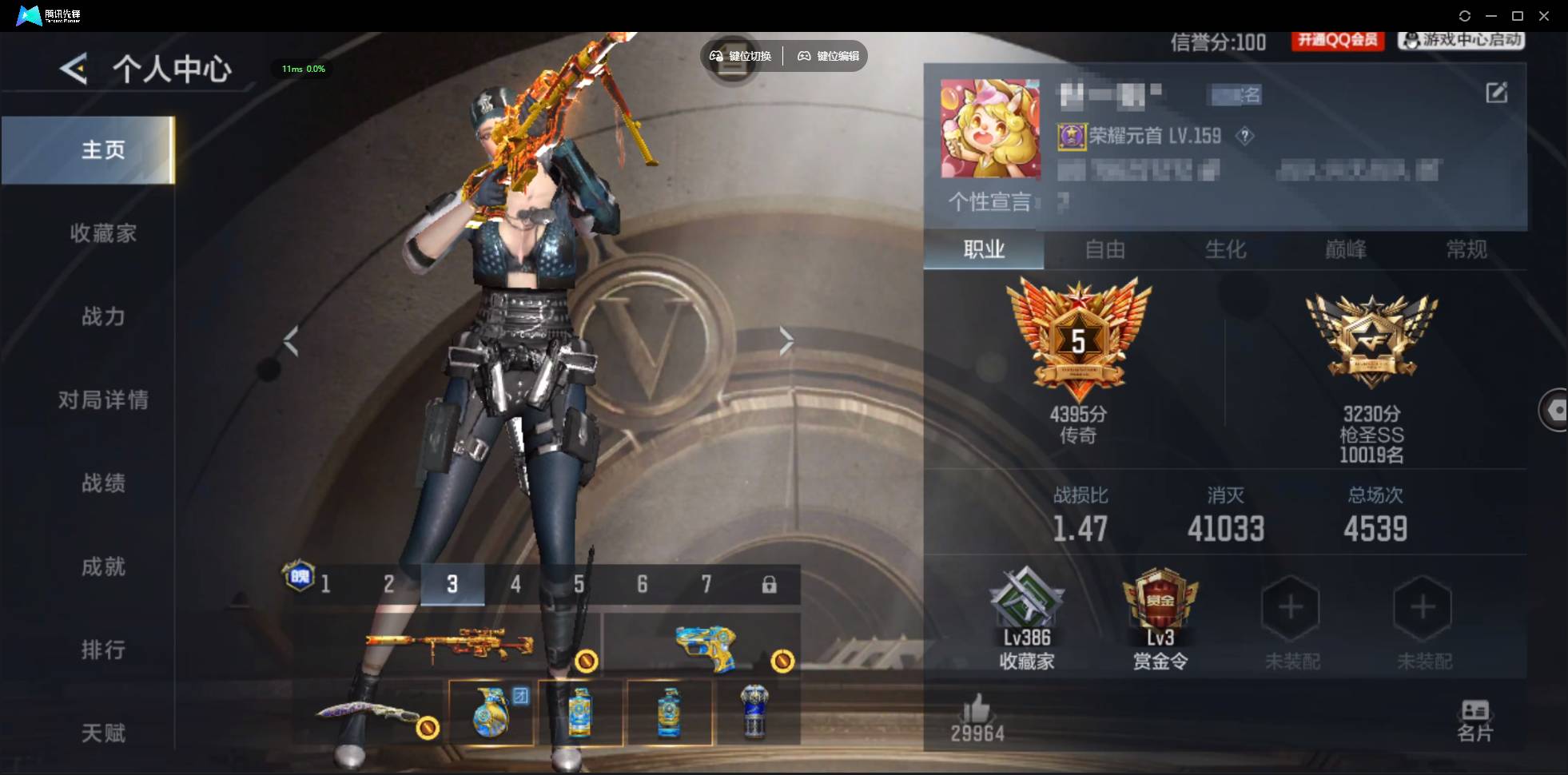Click an empty 未装配 equip slot
The width and height of the screenshot is (1568, 775).
click(1290, 609)
